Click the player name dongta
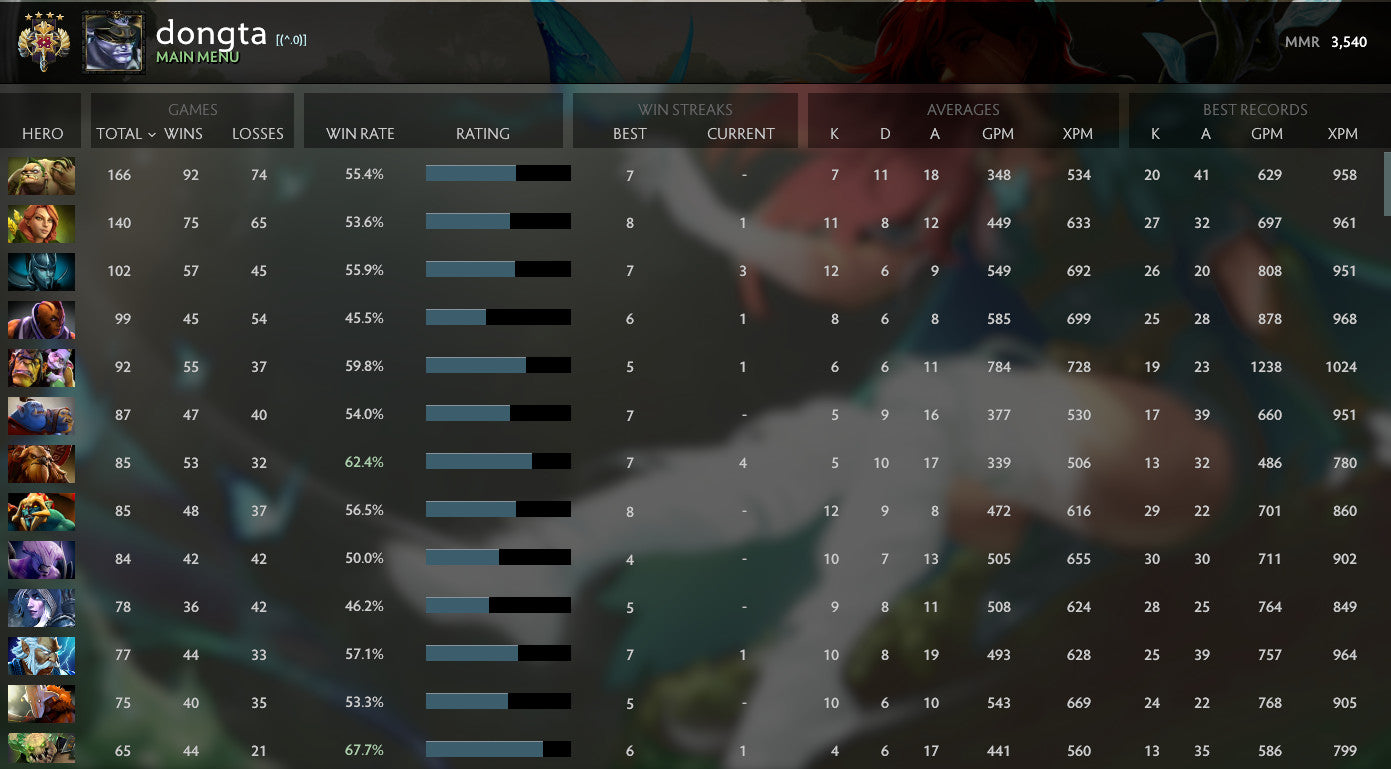 tap(213, 33)
